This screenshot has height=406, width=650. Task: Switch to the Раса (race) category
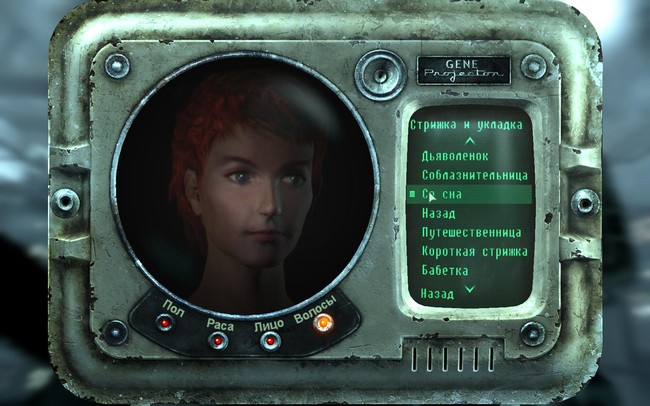(x=218, y=340)
